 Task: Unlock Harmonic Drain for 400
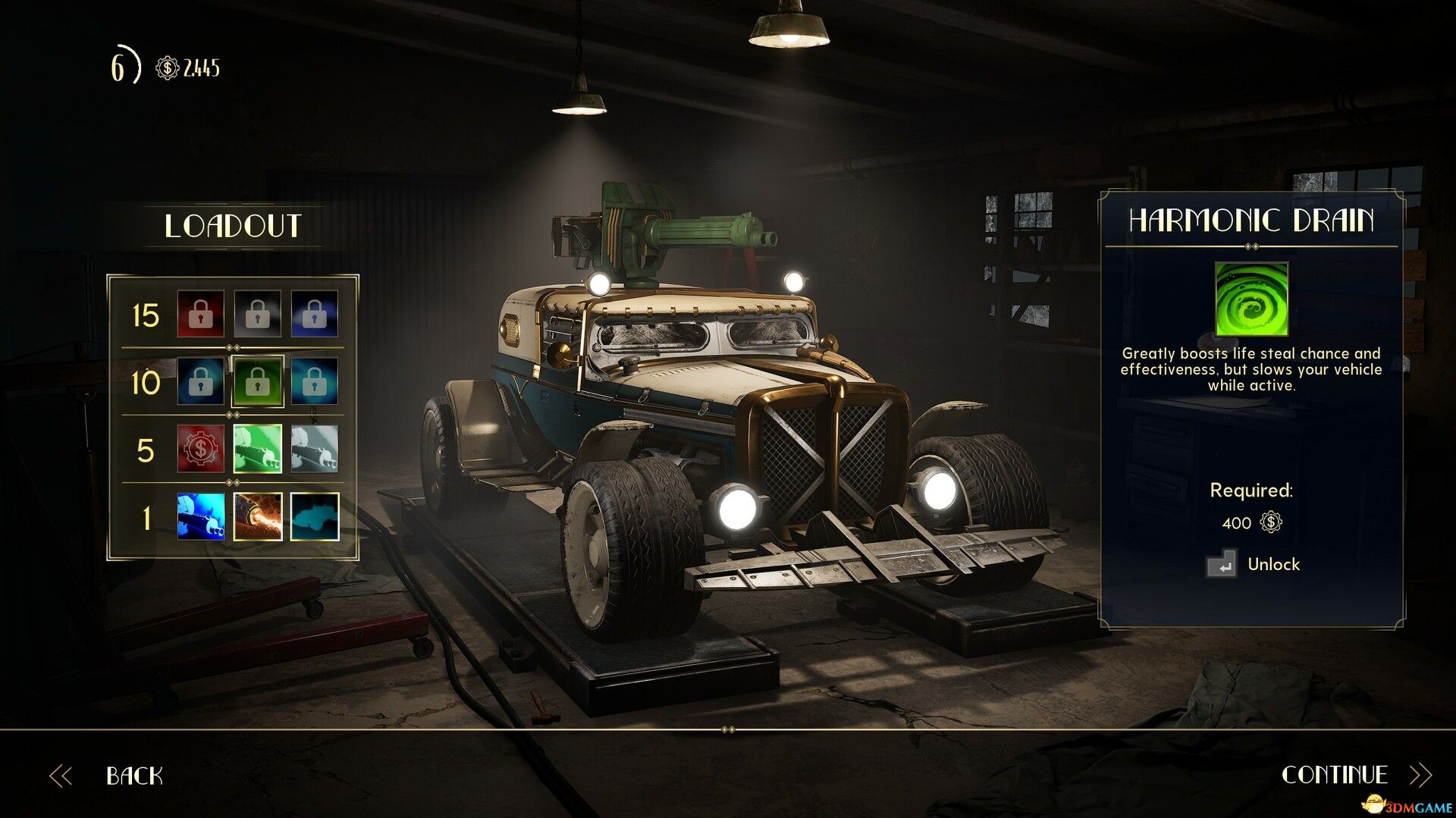point(1253,564)
